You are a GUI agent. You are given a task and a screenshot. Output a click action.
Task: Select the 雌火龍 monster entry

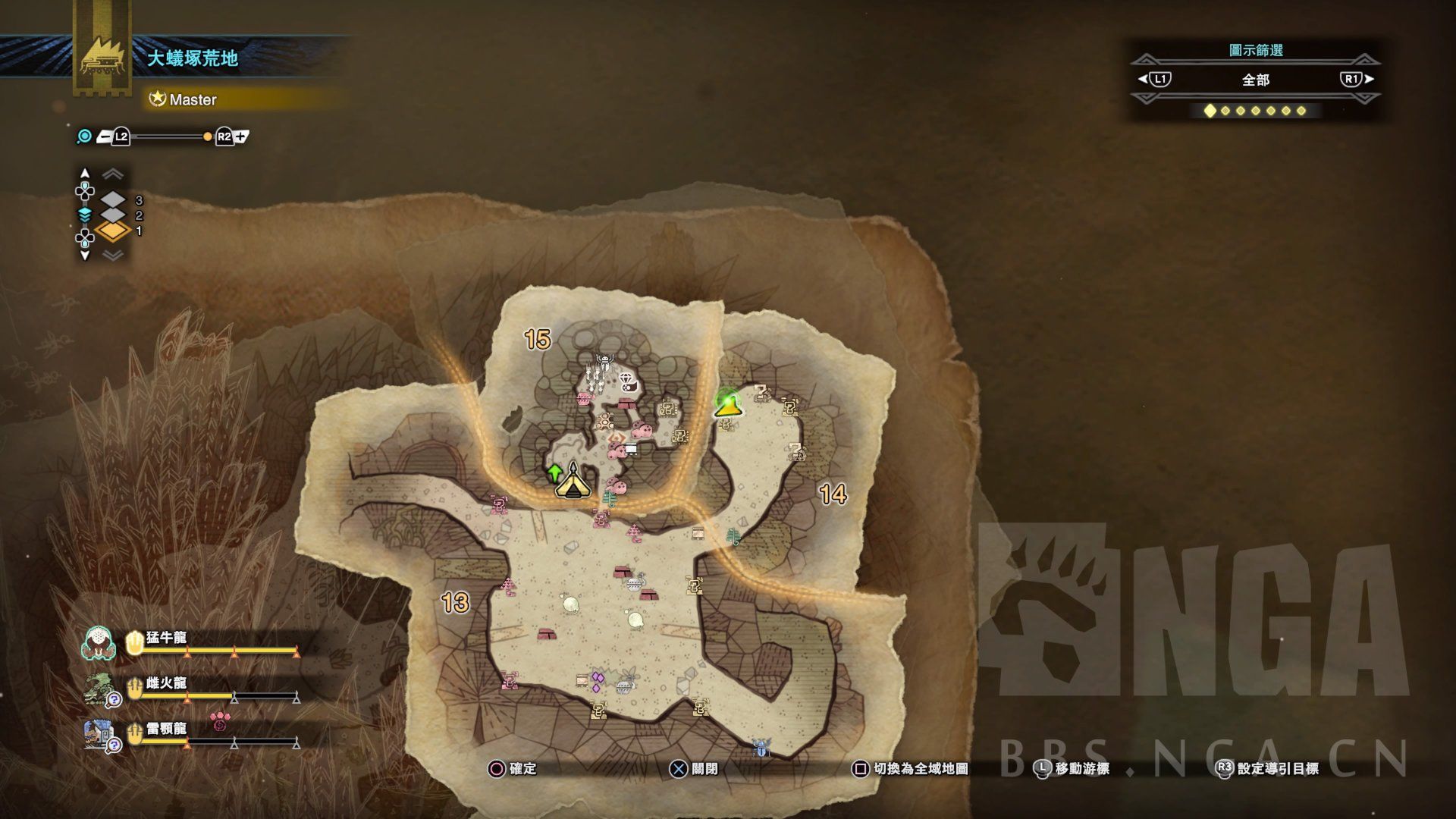[166, 684]
